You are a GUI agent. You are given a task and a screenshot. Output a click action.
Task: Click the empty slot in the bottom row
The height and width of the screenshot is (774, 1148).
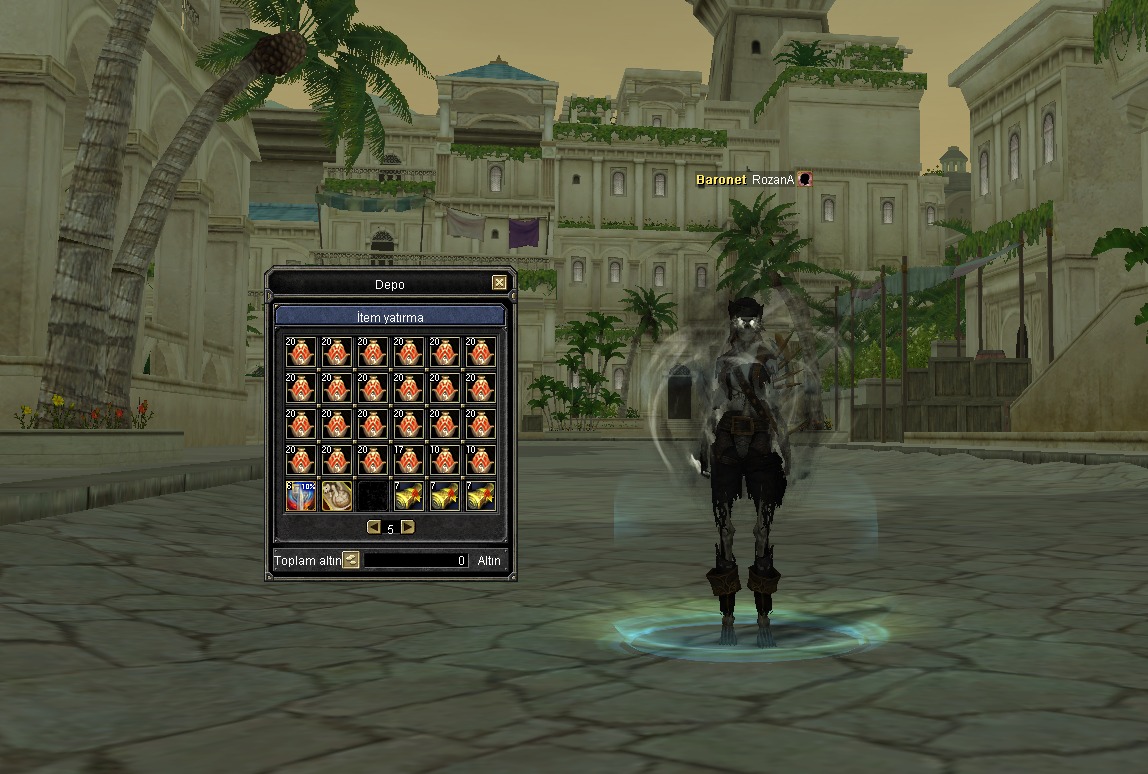click(373, 496)
